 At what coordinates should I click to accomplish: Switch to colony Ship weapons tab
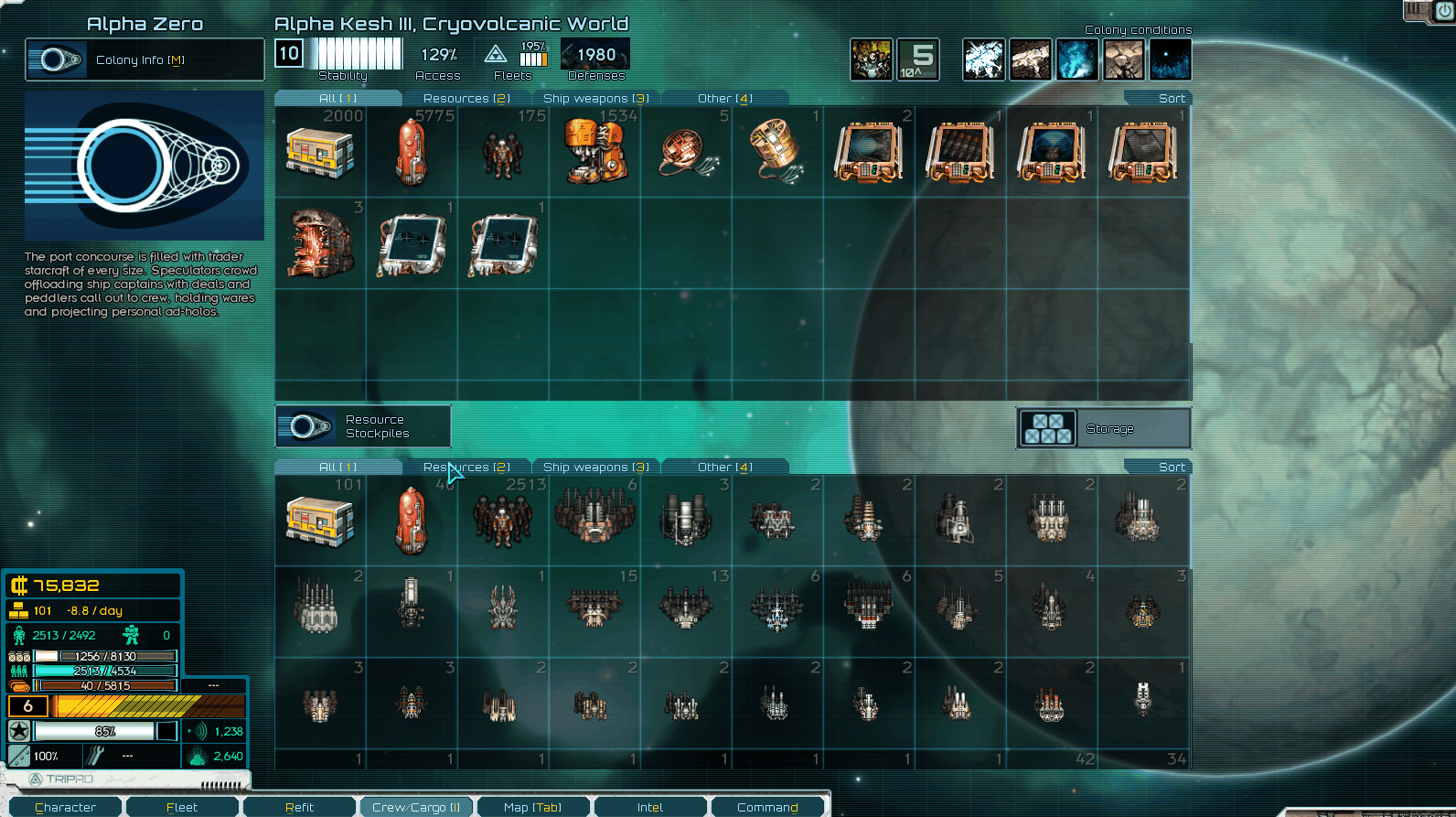tap(595, 98)
